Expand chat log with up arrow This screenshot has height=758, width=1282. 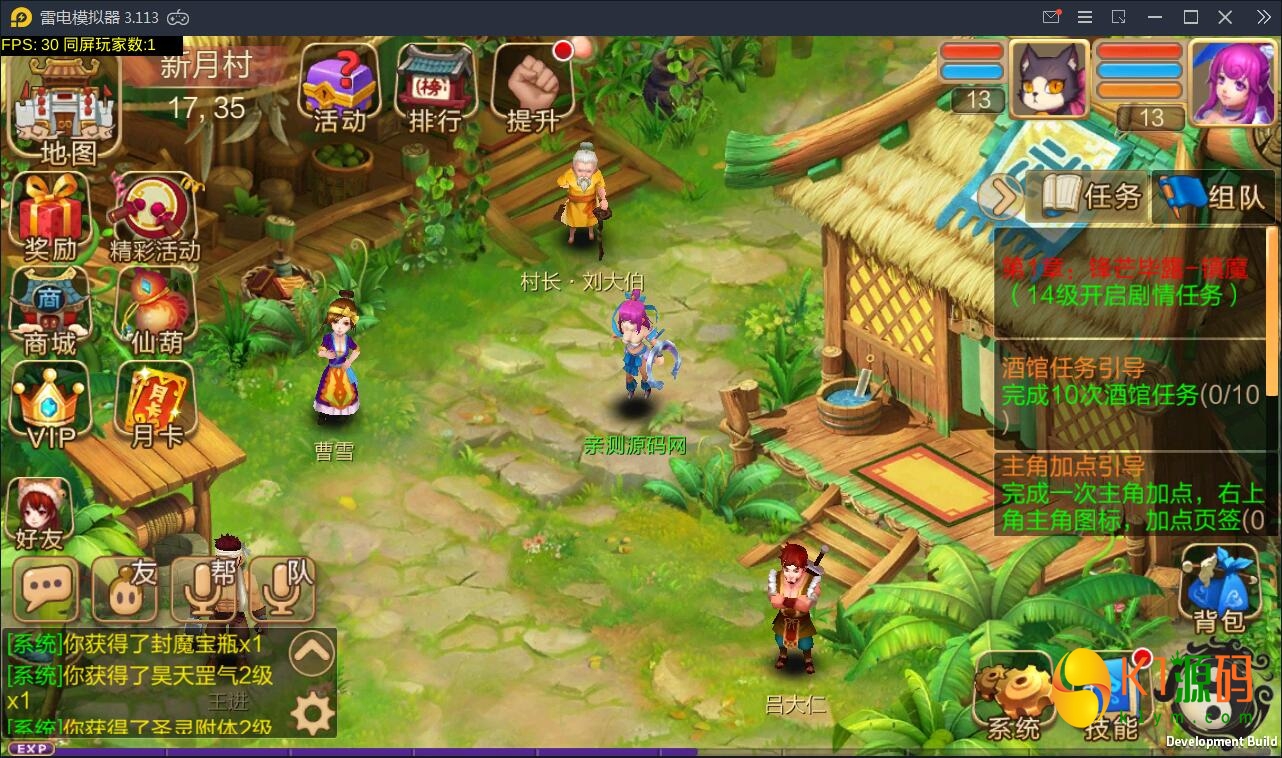click(312, 653)
